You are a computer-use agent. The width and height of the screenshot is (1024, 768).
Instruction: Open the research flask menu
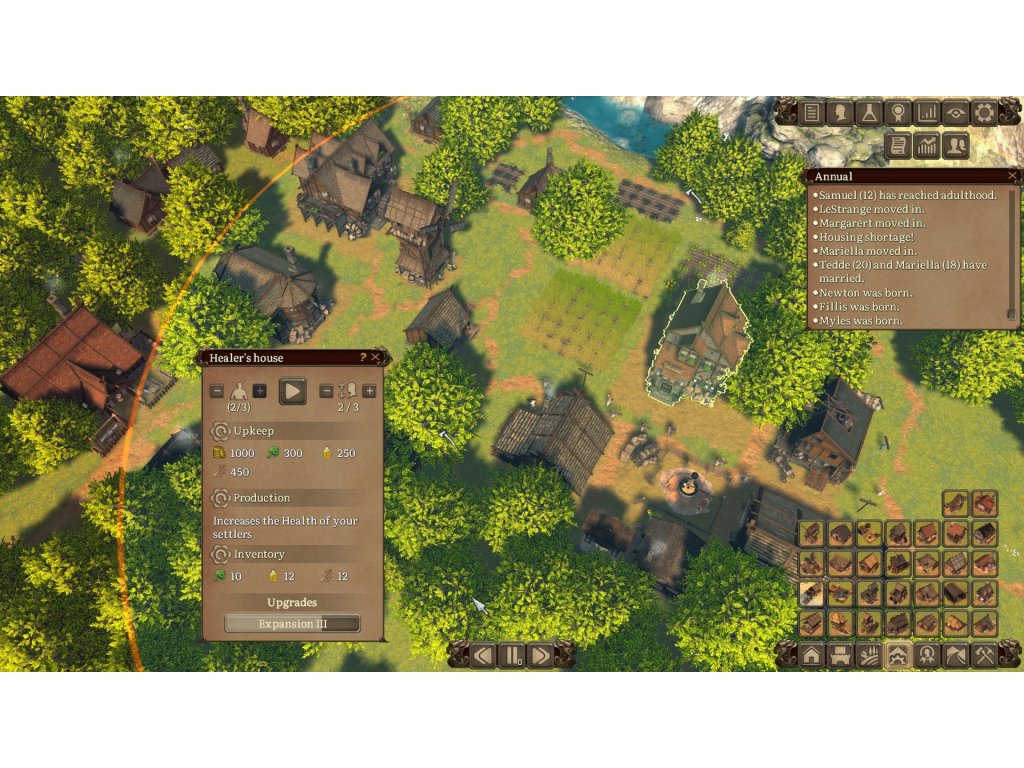tap(870, 112)
